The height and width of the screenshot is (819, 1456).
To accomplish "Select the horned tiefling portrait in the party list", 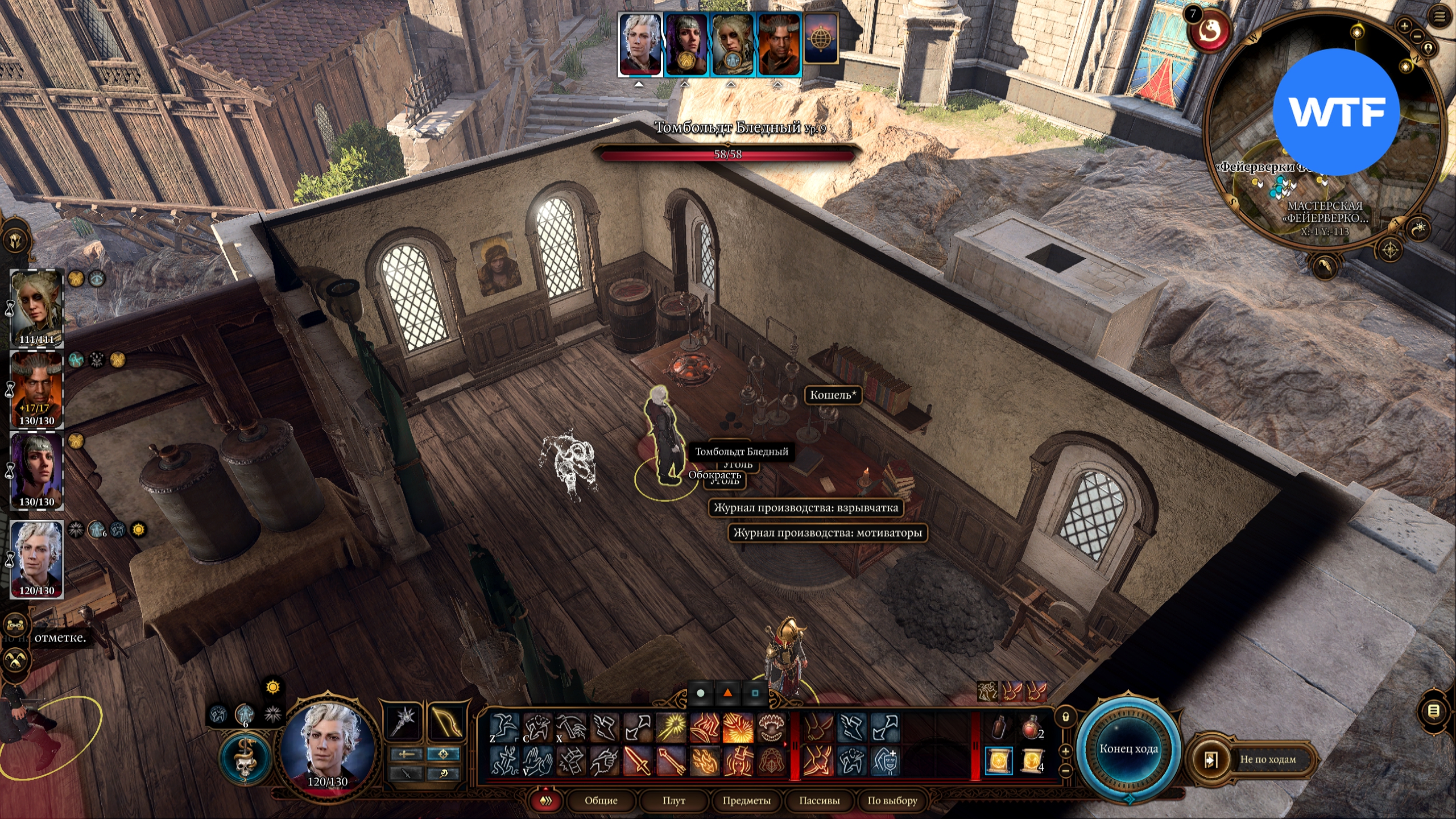I will (x=37, y=390).
